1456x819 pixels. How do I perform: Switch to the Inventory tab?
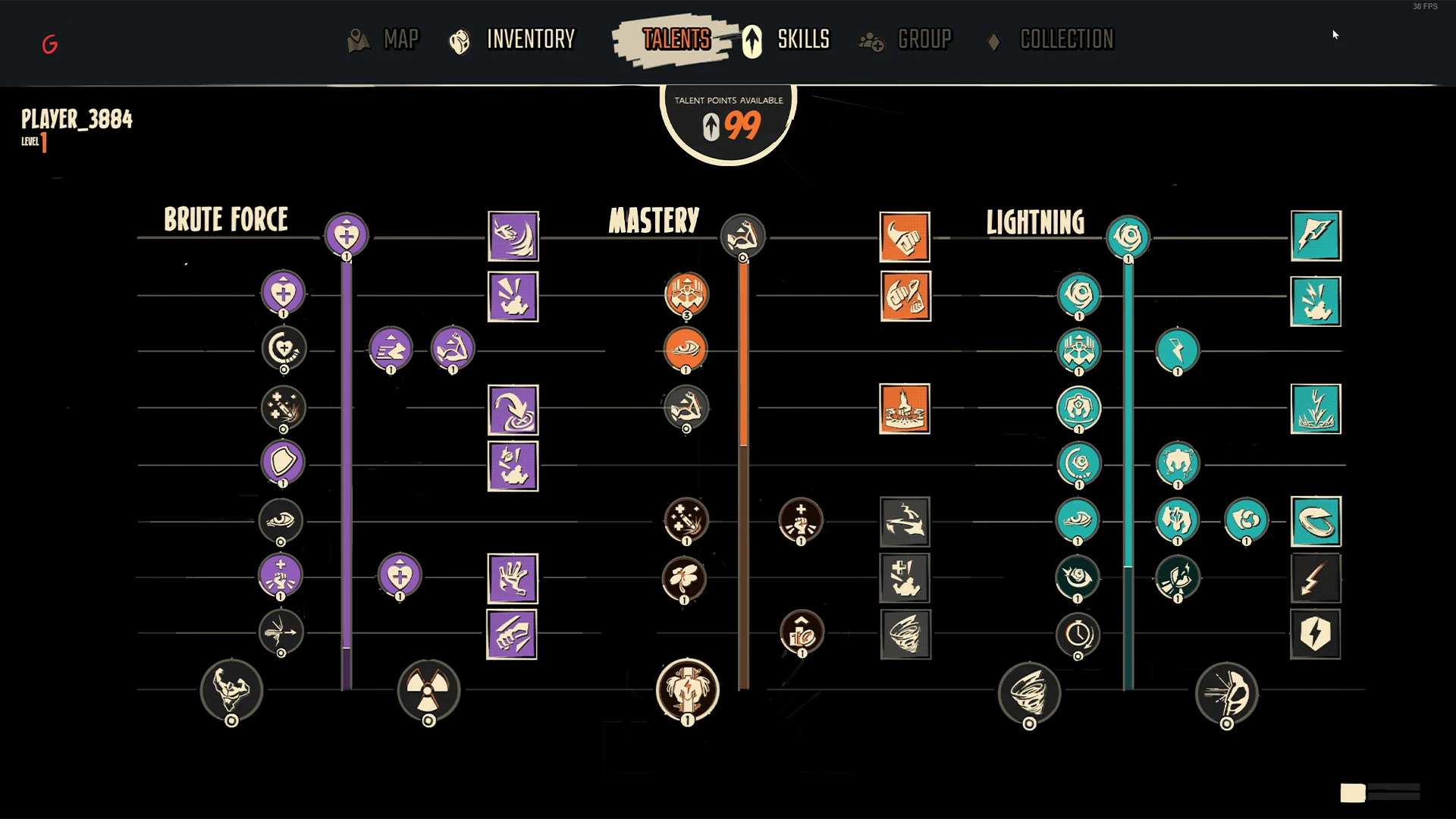click(530, 40)
